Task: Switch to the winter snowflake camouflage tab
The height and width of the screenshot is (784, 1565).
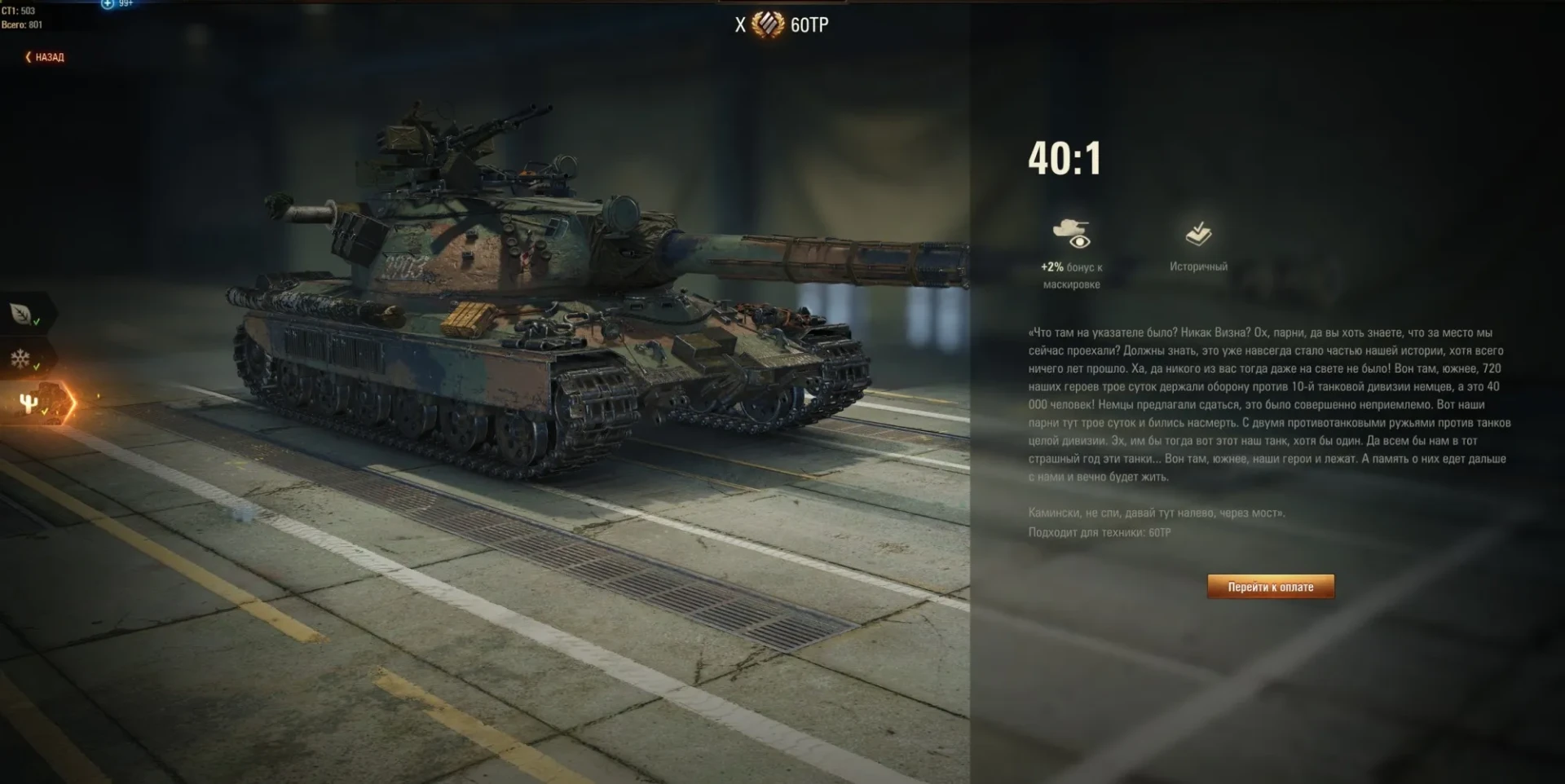Action: coord(22,359)
